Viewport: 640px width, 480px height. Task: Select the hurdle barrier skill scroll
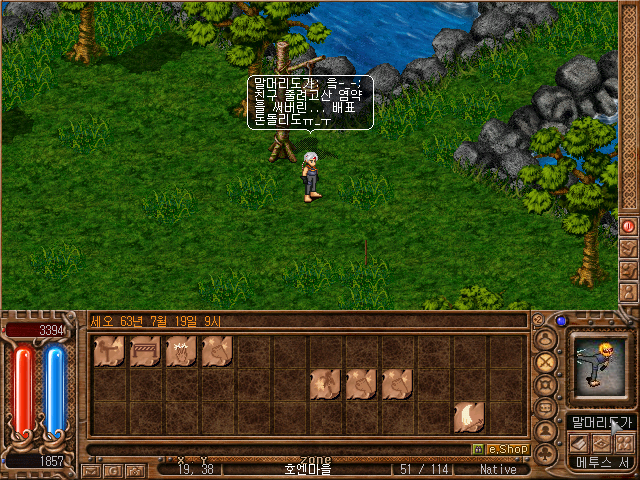[145, 350]
